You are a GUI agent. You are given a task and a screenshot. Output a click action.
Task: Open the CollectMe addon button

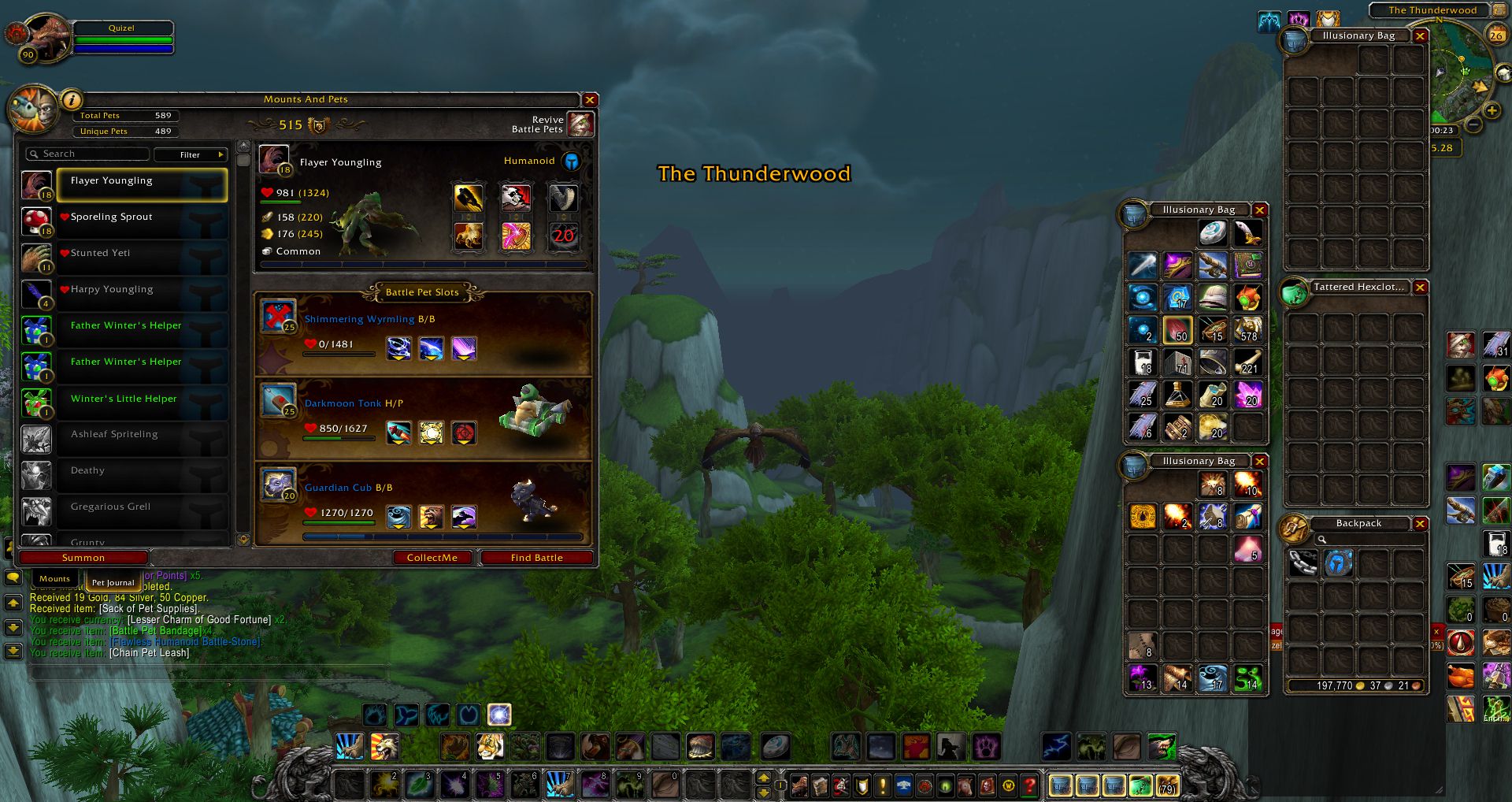click(x=432, y=558)
